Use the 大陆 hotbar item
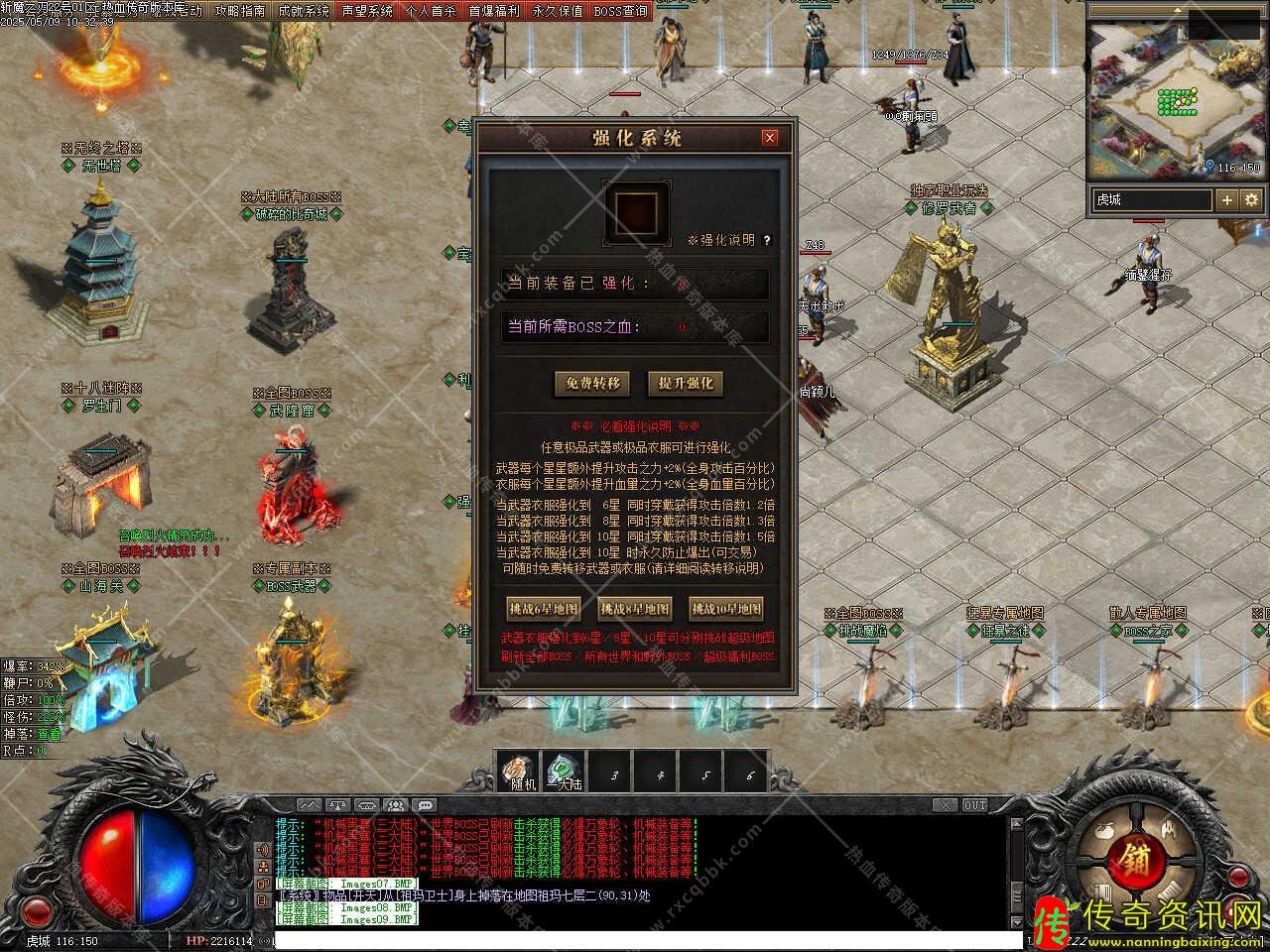Screen dimensions: 1270x952 click(565, 772)
